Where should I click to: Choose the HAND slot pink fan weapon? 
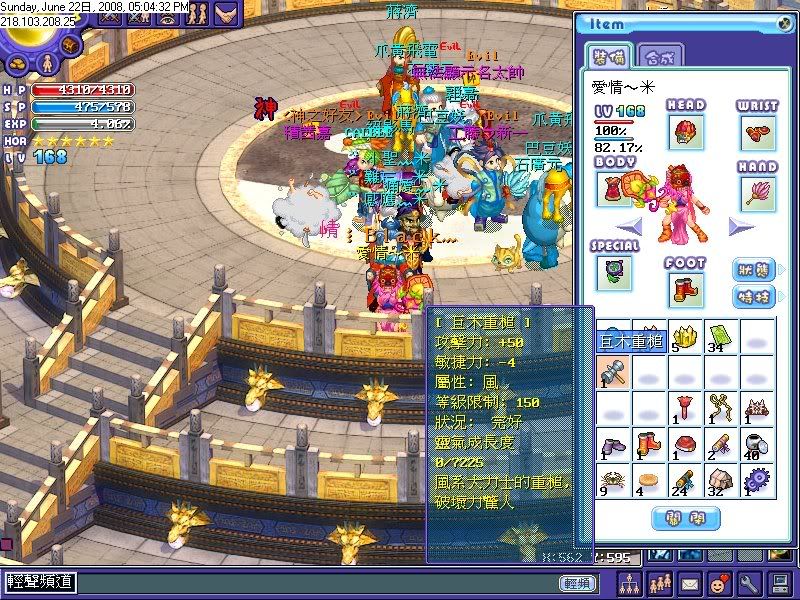click(759, 190)
